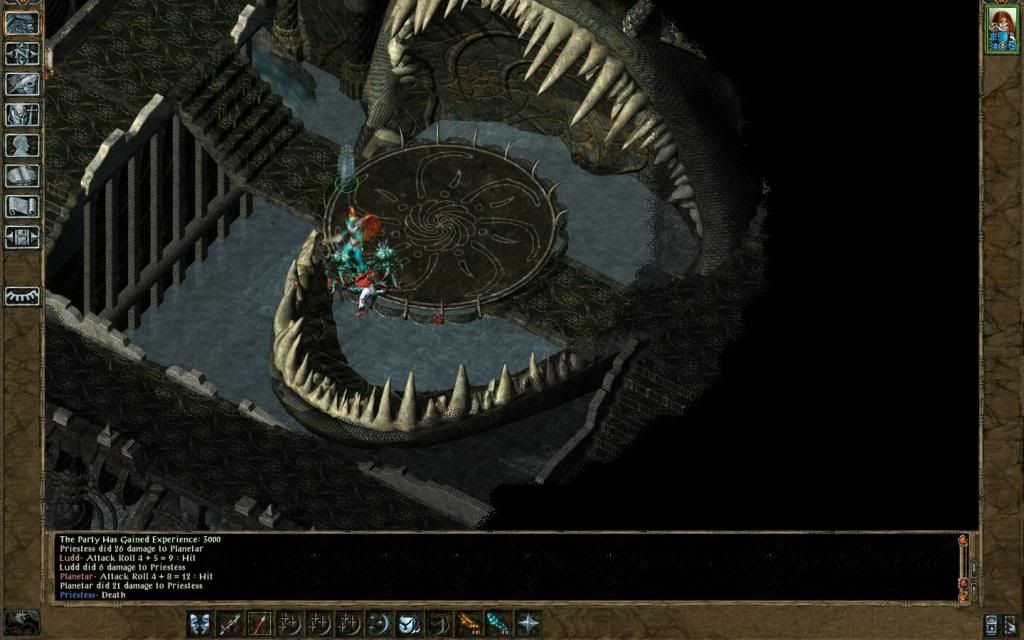This screenshot has width=1024, height=640.
Task: Activate the four-pointed star ability button
Action: pos(527,622)
